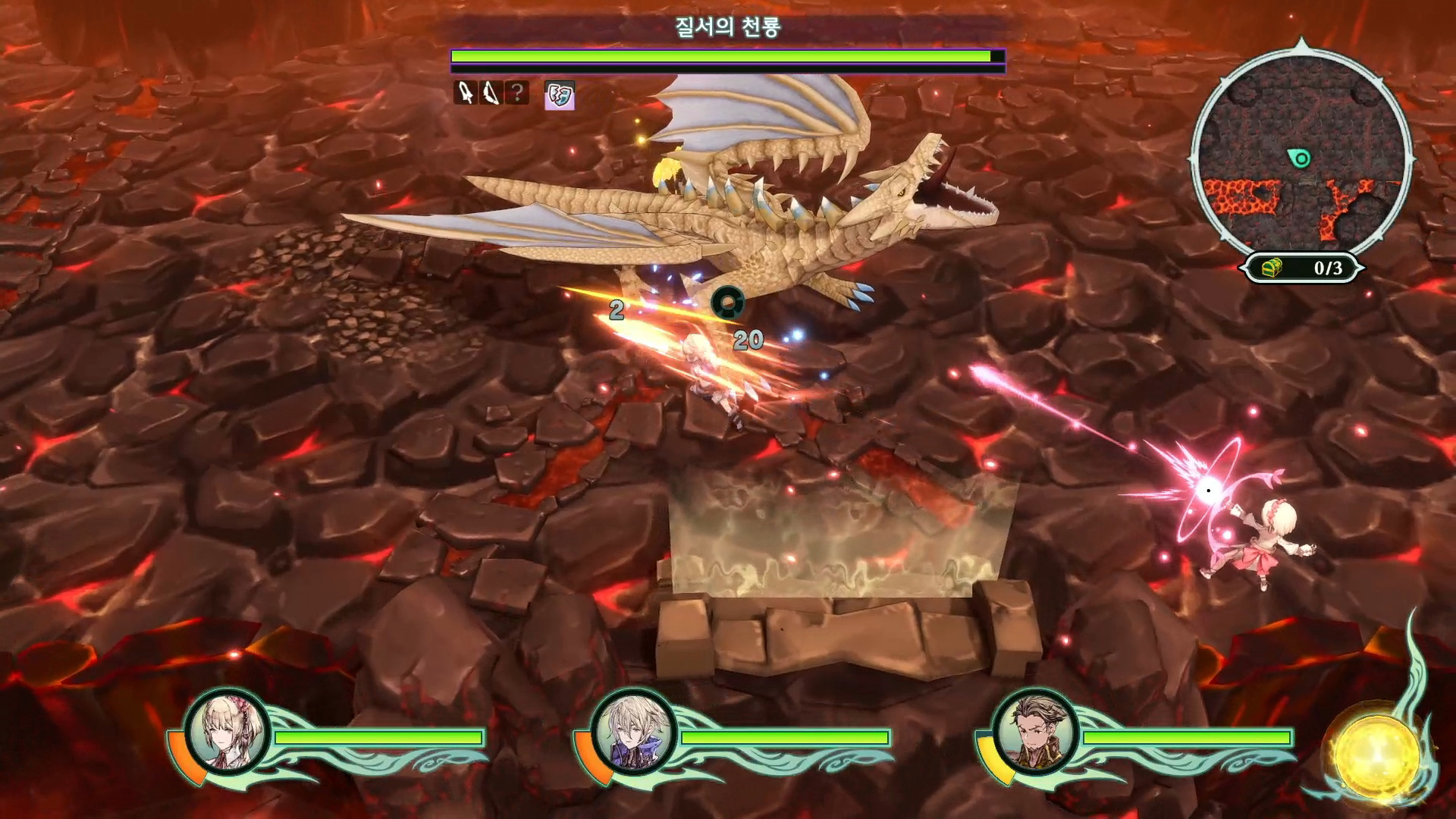The height and width of the screenshot is (819, 1456).
Task: Inspect the sword weakness icon
Action: [465, 93]
